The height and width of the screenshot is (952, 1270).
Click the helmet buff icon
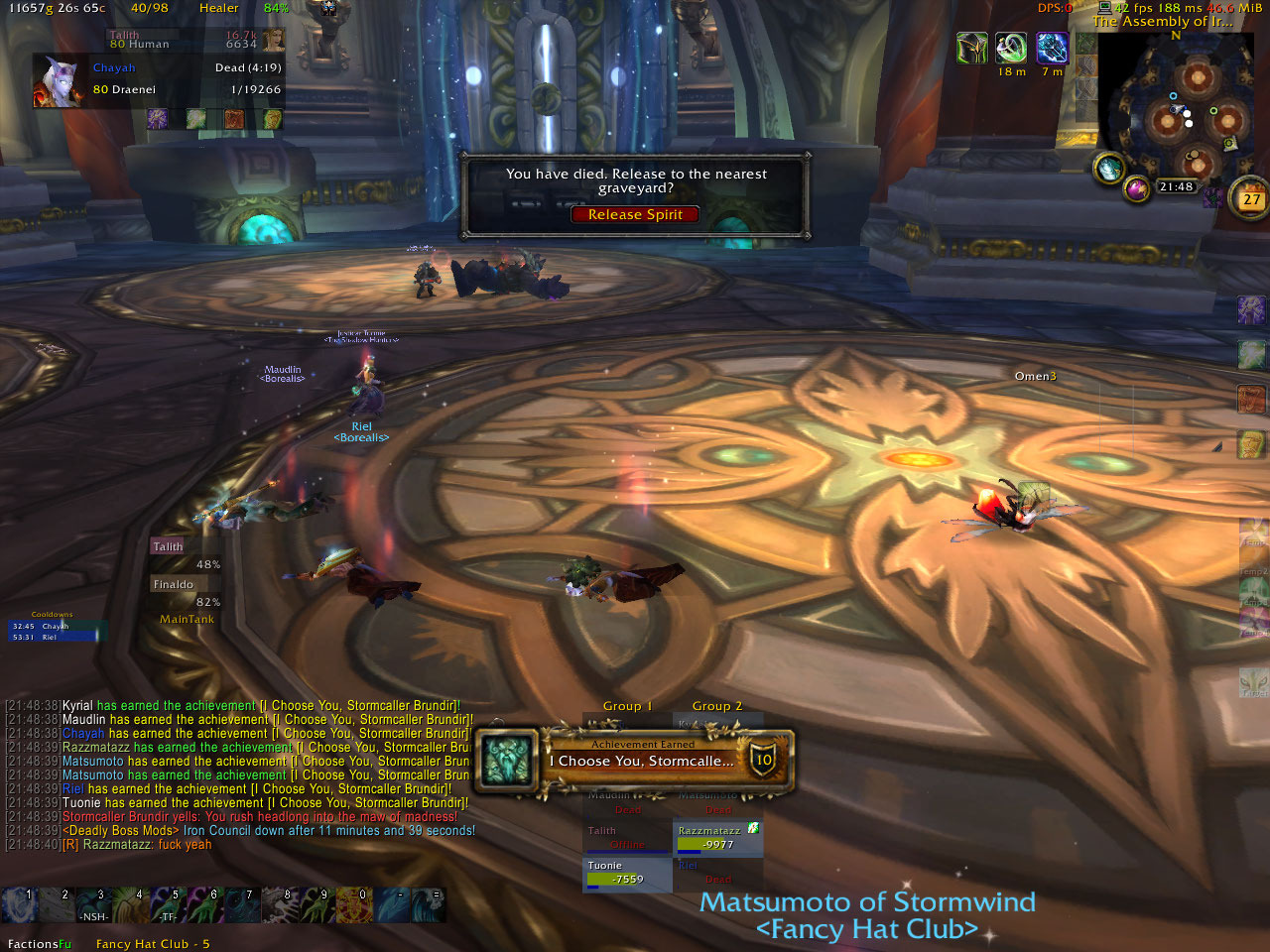971,48
